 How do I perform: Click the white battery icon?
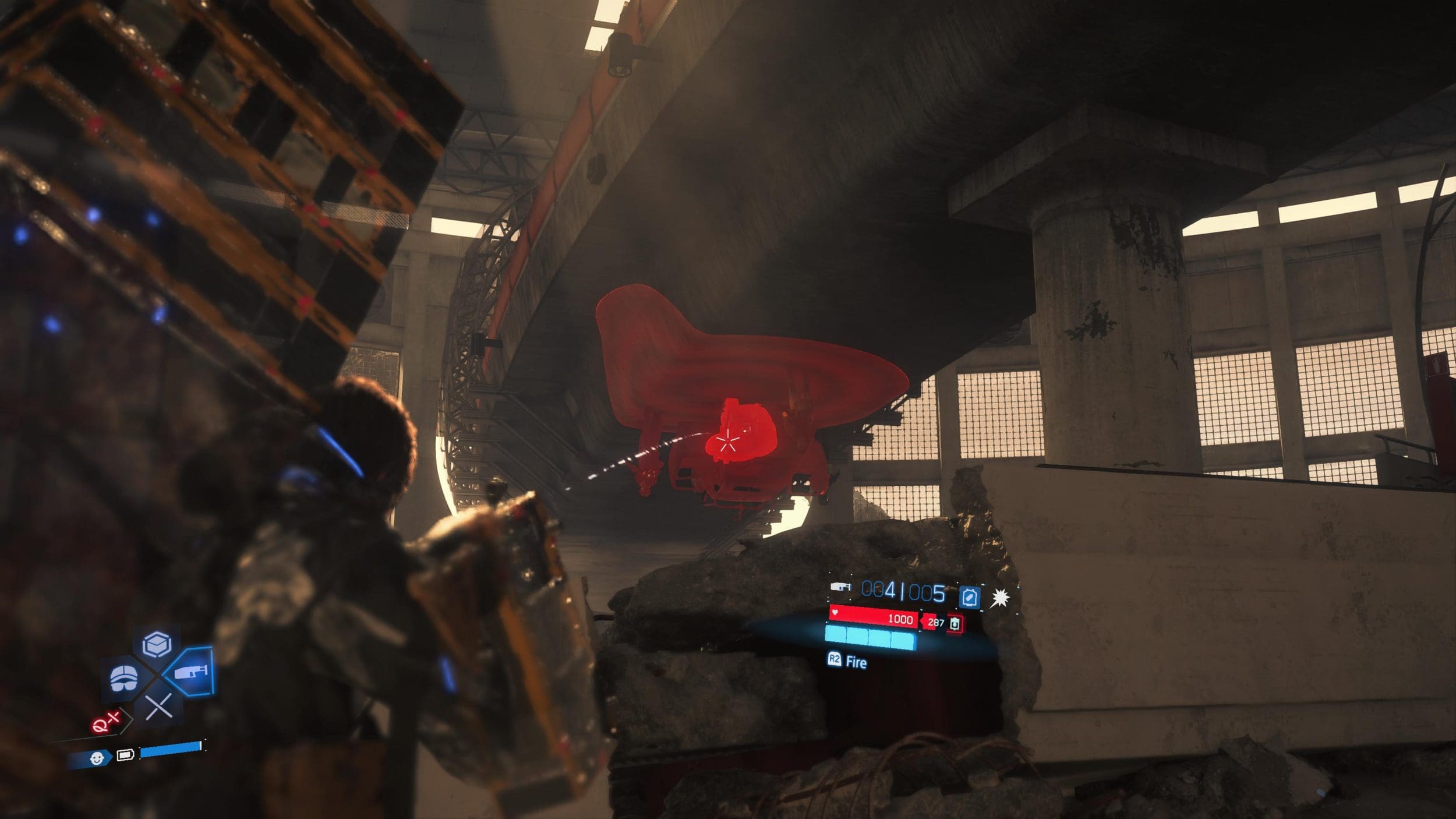click(x=125, y=756)
